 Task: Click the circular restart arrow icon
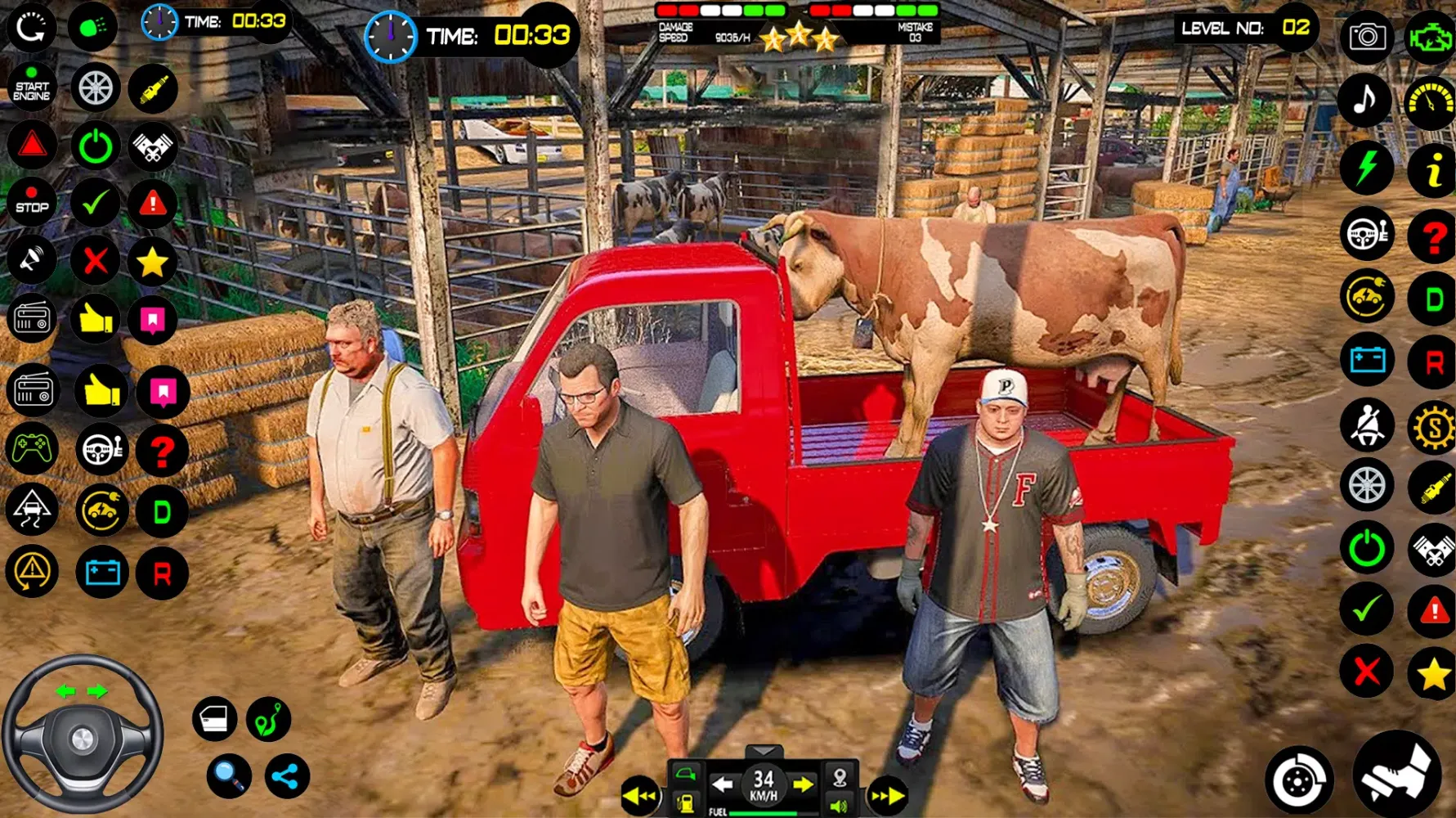click(31, 27)
